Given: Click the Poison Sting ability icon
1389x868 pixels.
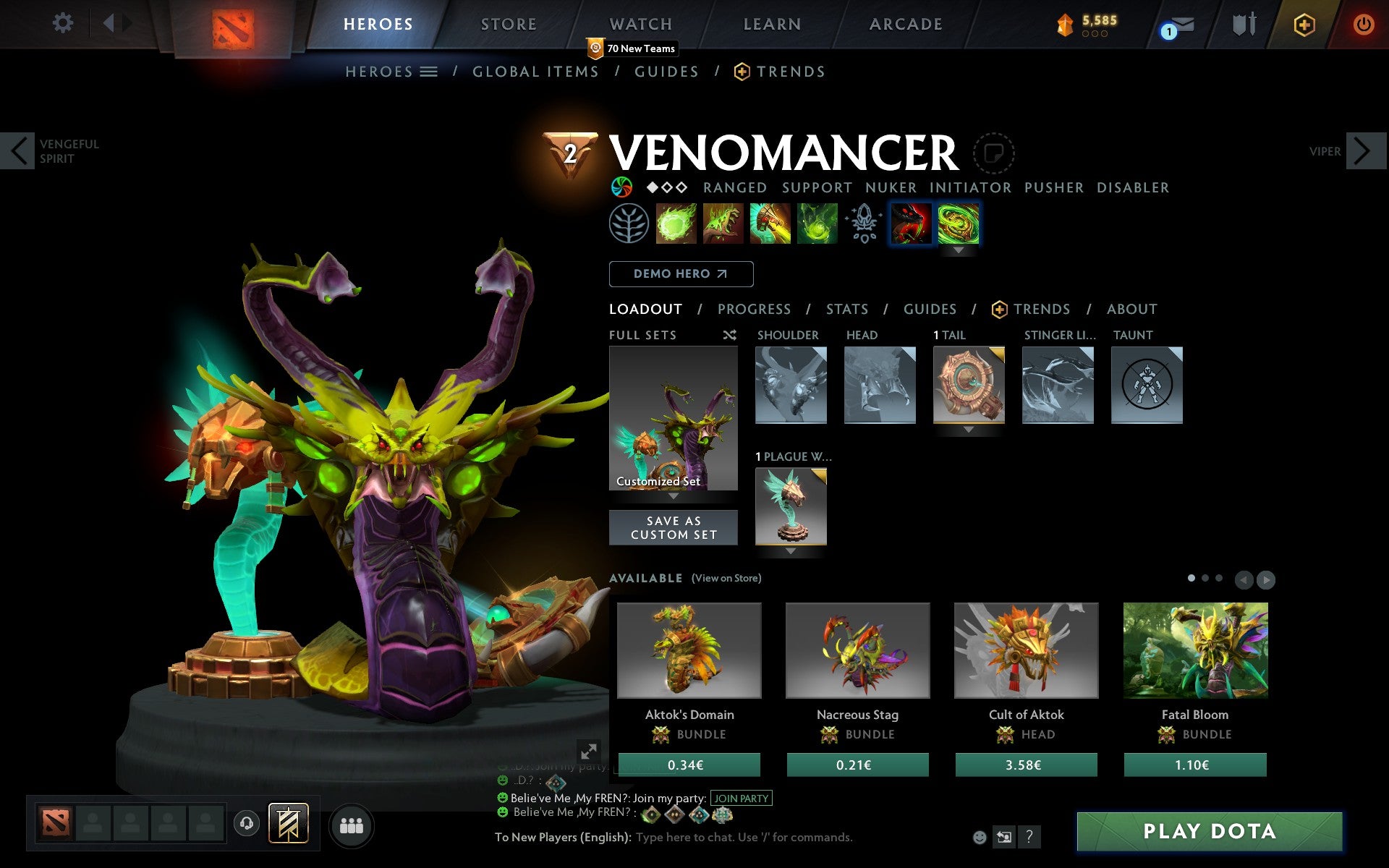Looking at the screenshot, I should coord(723,224).
